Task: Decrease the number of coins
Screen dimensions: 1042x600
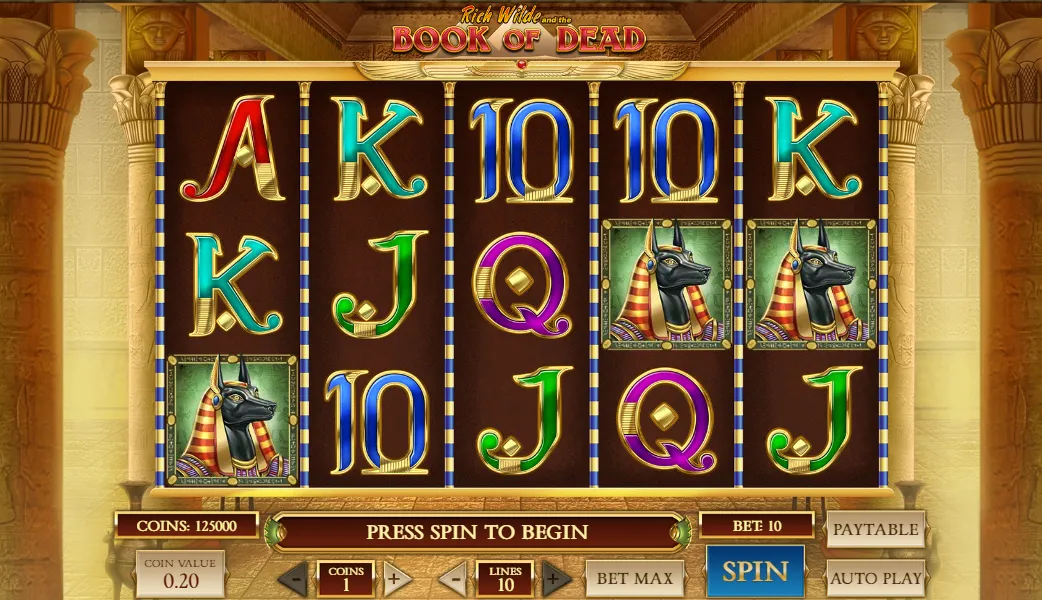Action: tap(292, 578)
